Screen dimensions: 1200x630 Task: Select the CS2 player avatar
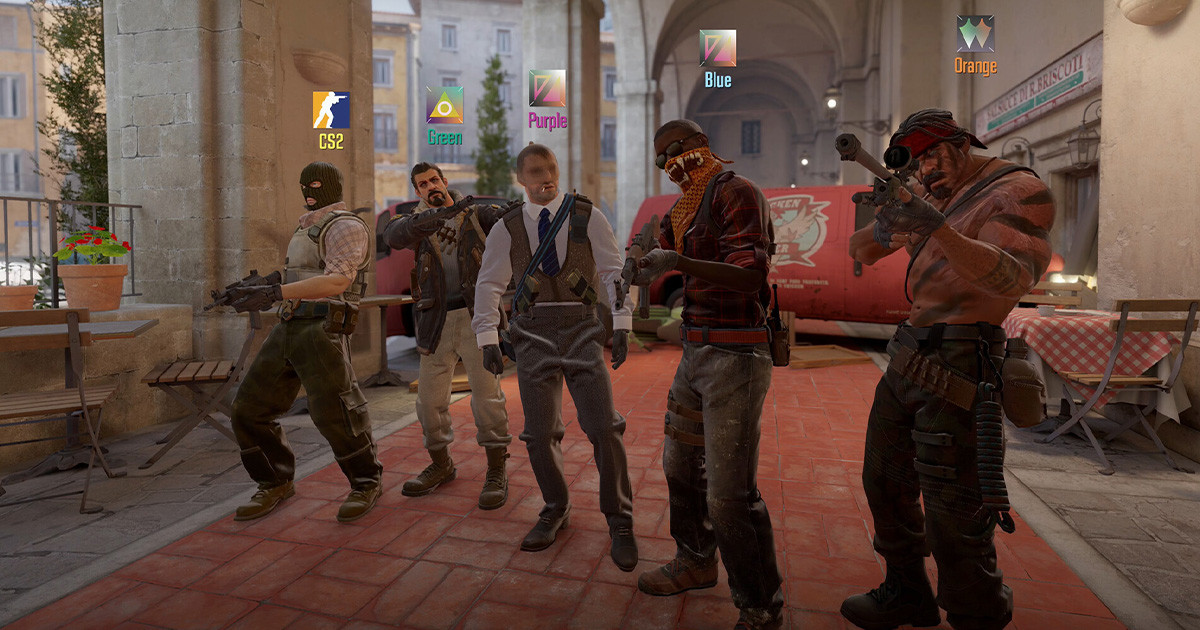pos(331,110)
